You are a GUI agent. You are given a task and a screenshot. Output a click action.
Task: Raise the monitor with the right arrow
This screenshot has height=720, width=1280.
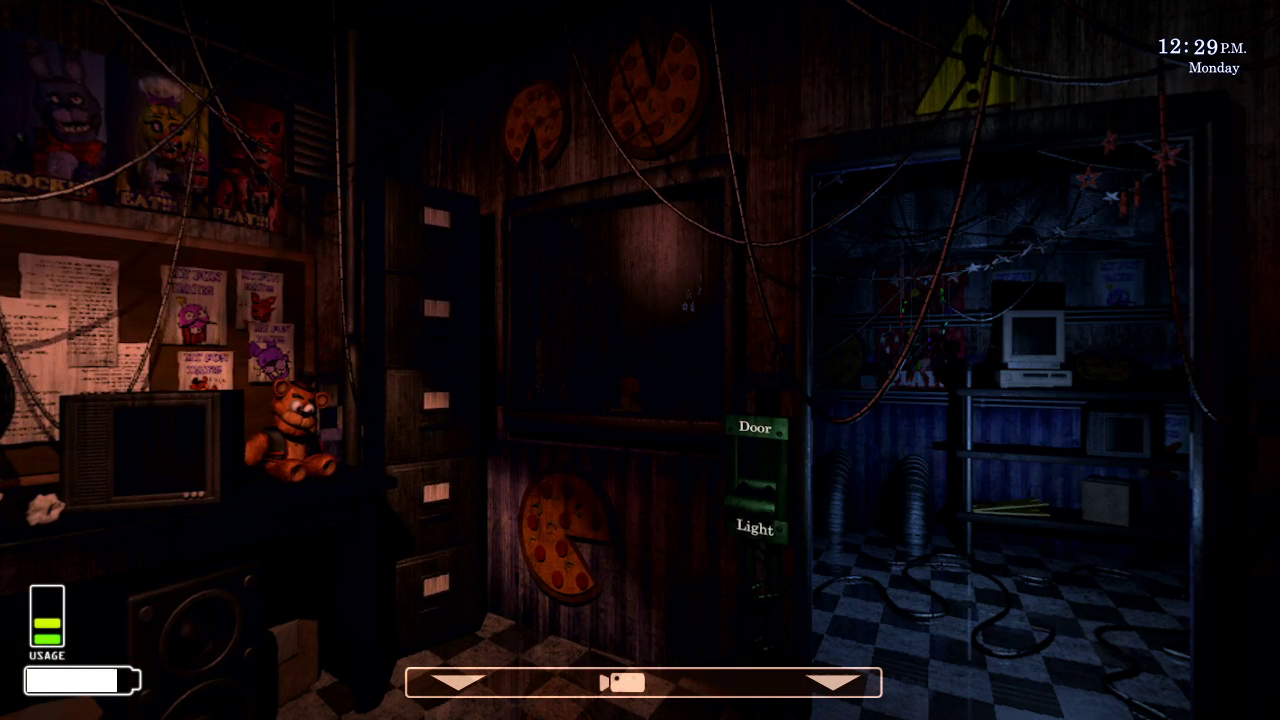pyautogui.click(x=833, y=681)
